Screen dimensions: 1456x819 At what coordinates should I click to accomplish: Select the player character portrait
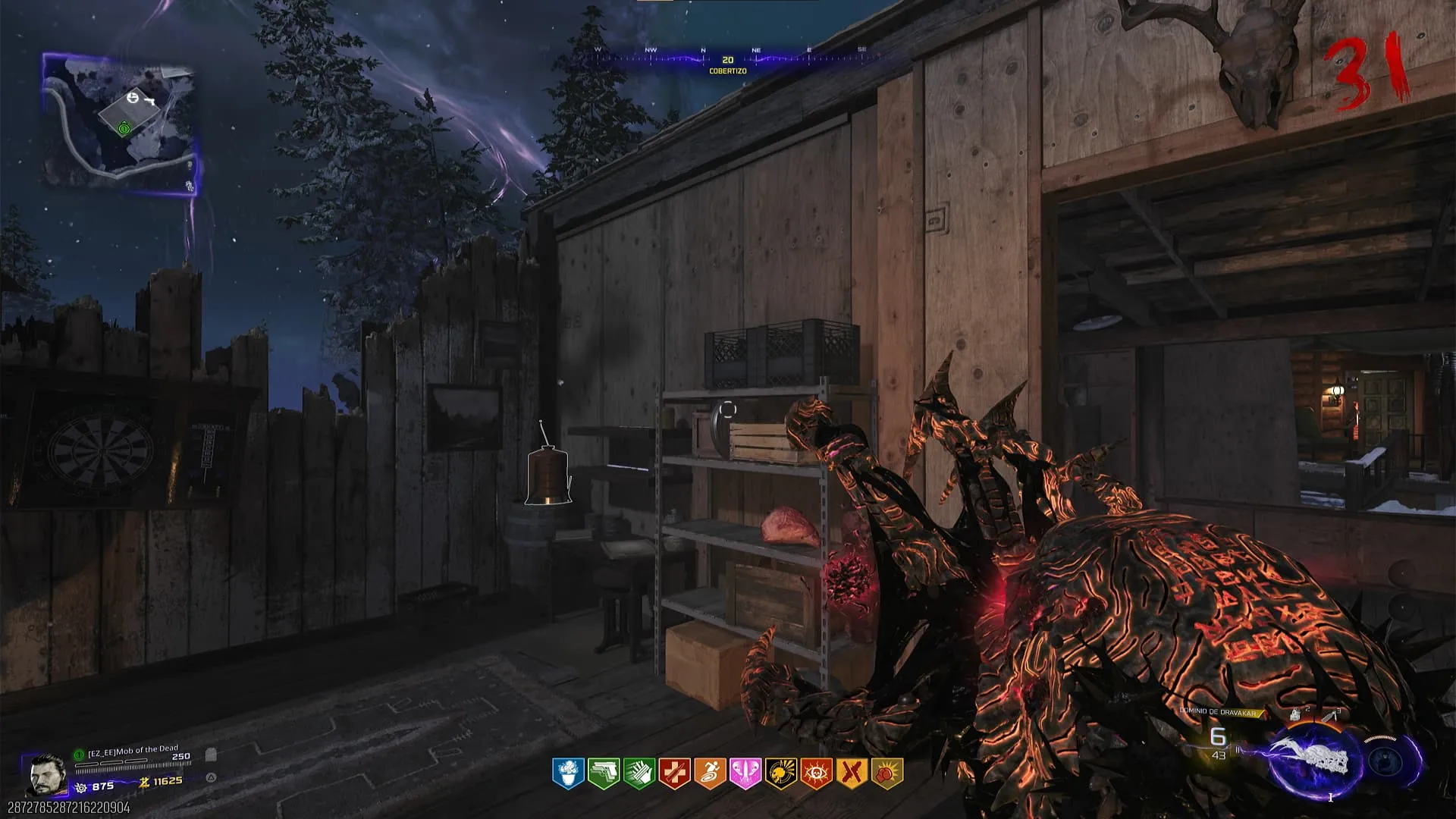point(45,775)
